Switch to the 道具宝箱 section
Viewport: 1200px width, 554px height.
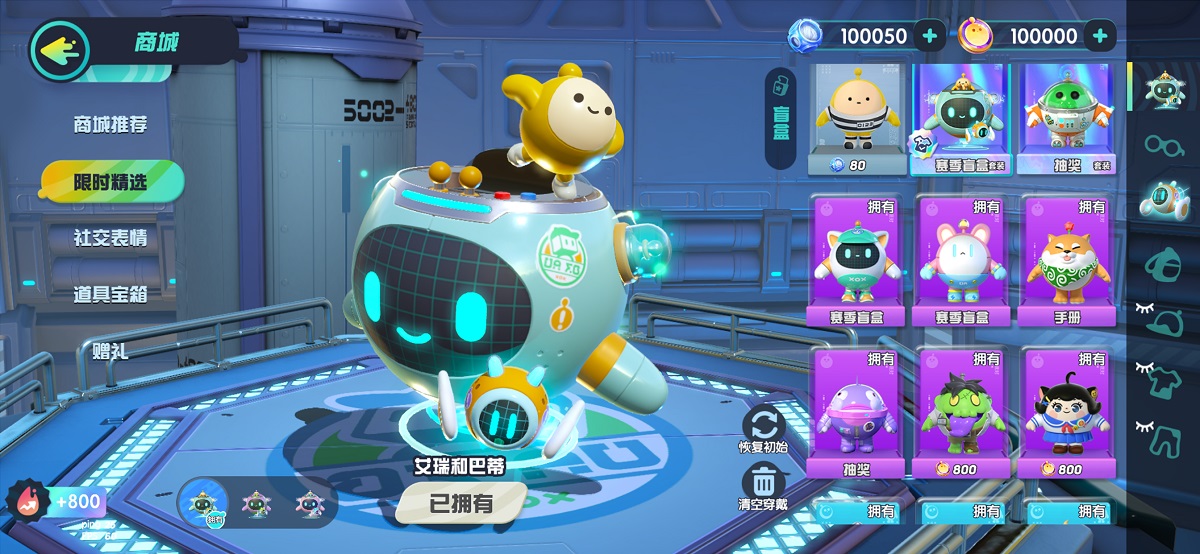(x=110, y=295)
